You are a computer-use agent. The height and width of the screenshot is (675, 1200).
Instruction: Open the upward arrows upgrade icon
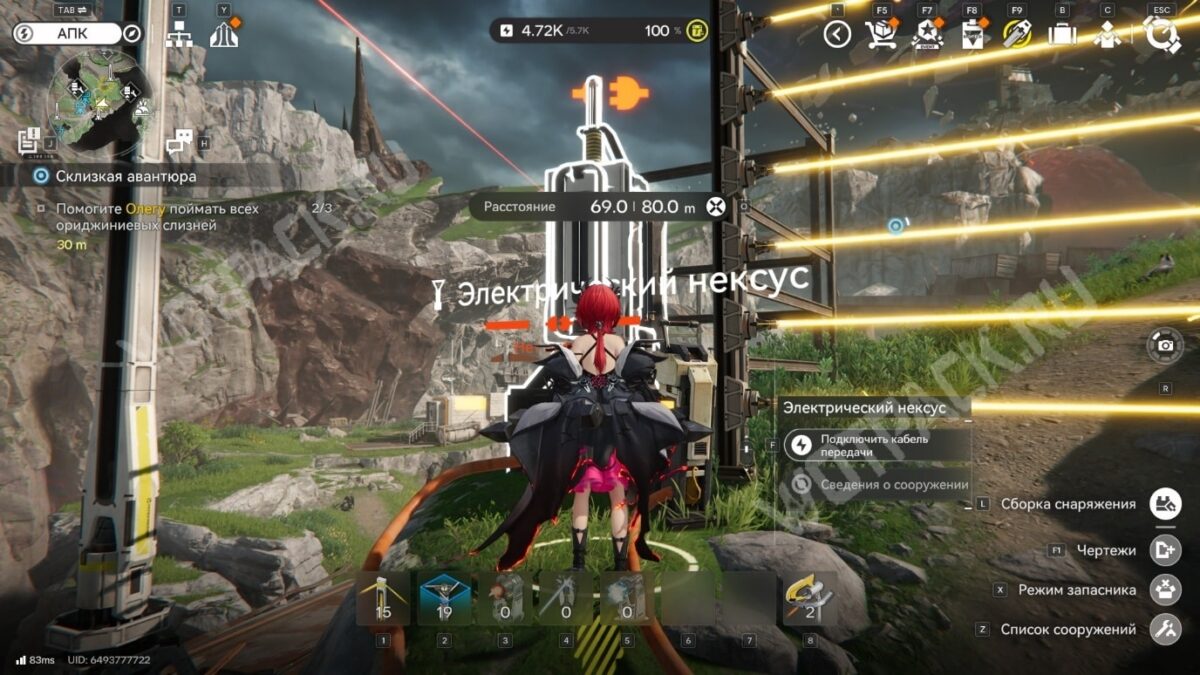coord(224,34)
